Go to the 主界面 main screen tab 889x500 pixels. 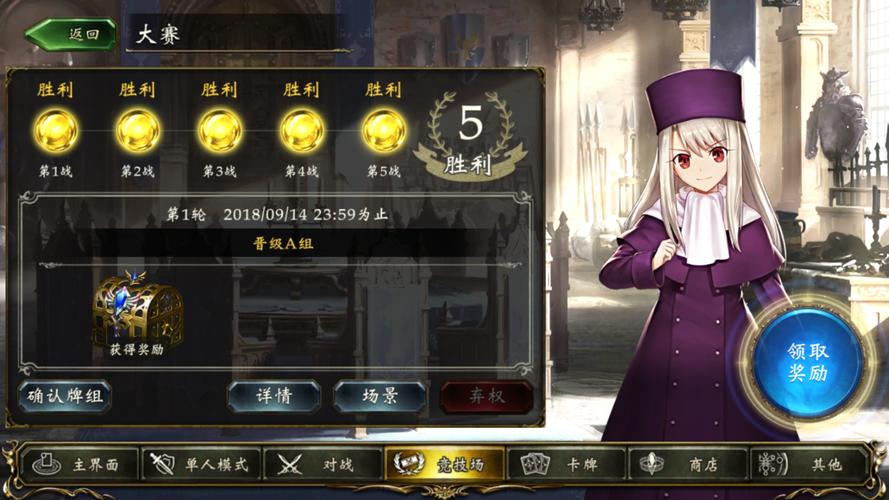[80, 464]
